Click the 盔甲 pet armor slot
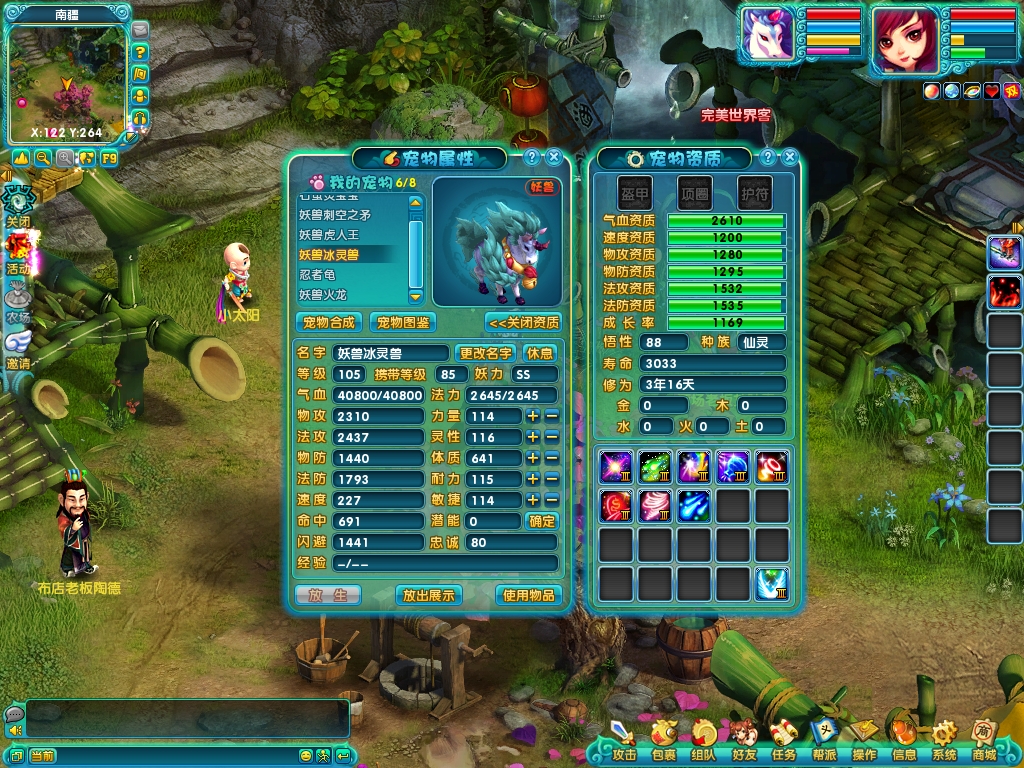This screenshot has height=768, width=1024. 634,190
